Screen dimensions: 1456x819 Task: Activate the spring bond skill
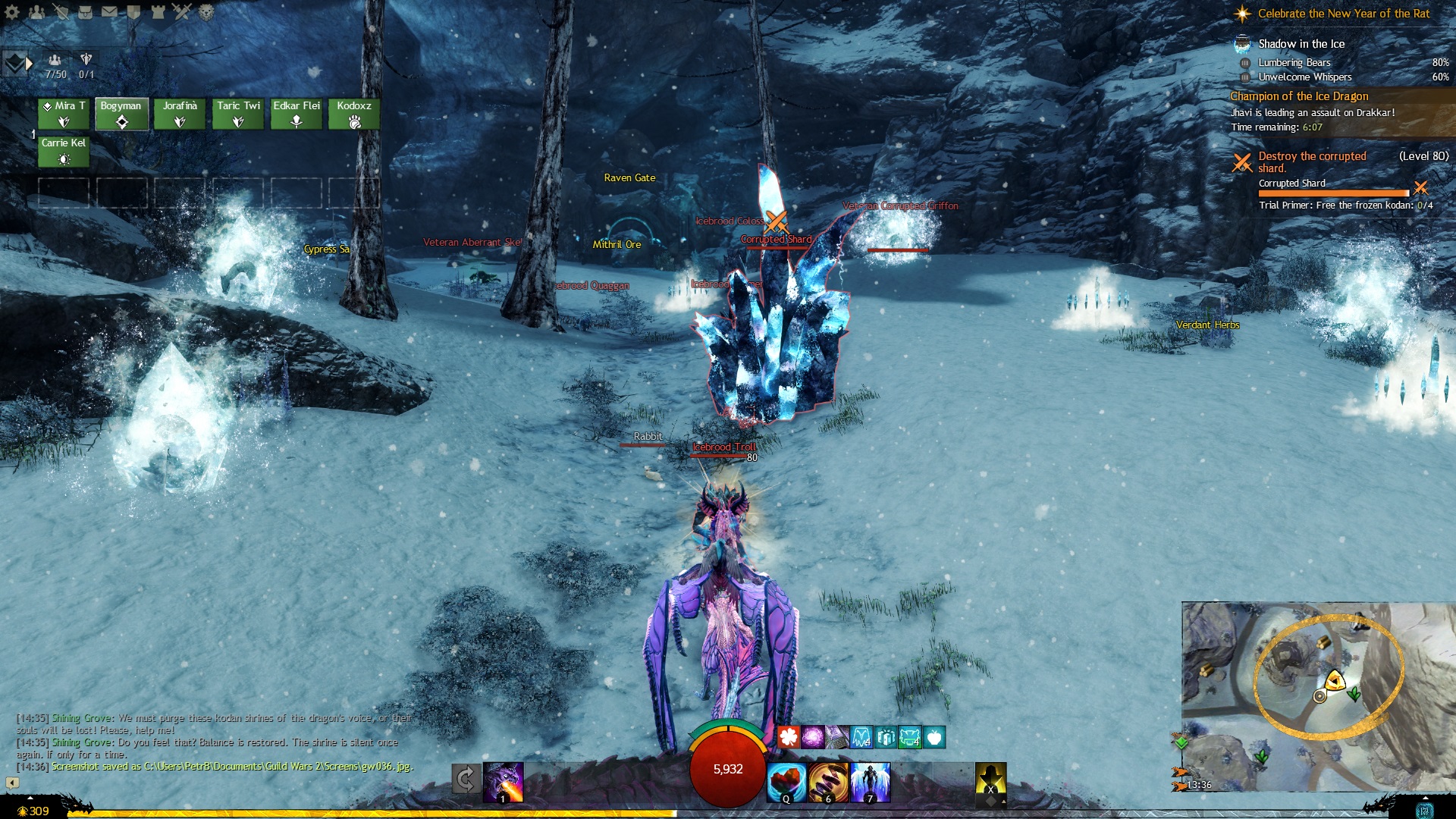[828, 782]
